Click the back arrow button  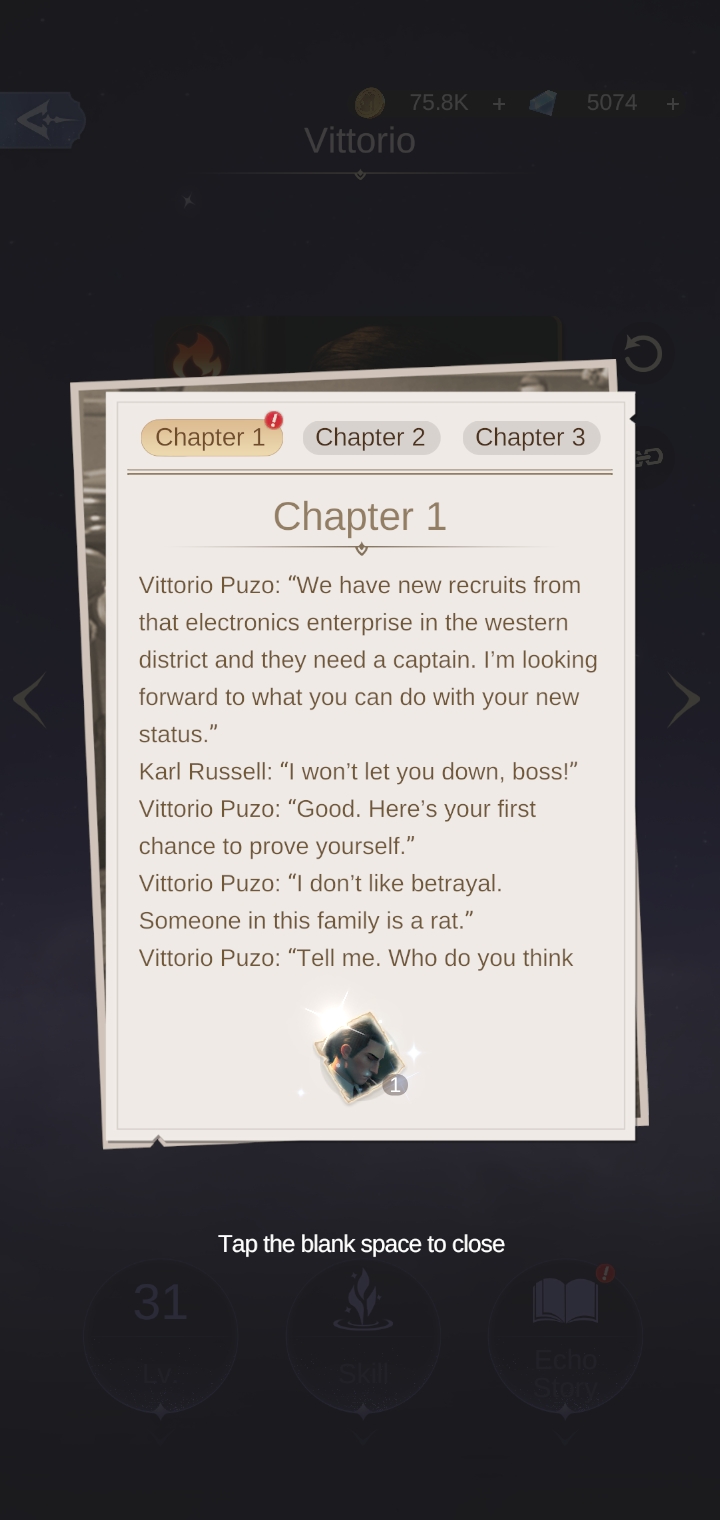point(42,121)
